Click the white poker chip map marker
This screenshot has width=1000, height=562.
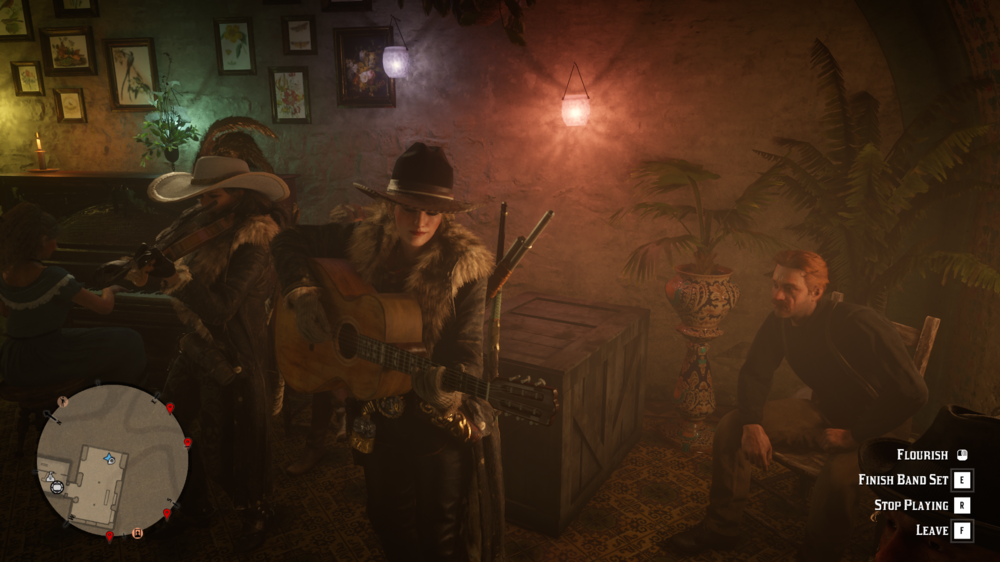click(x=58, y=487)
